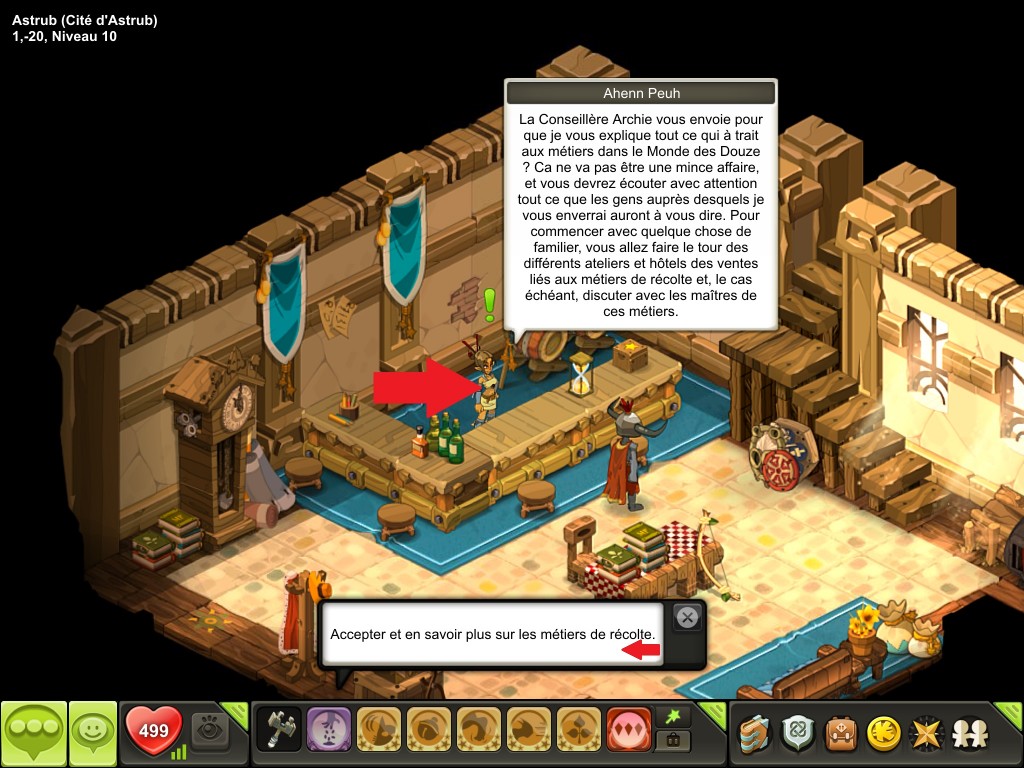Activate the gold spell with clover symbol
The width and height of the screenshot is (1024, 768).
pyautogui.click(x=579, y=730)
